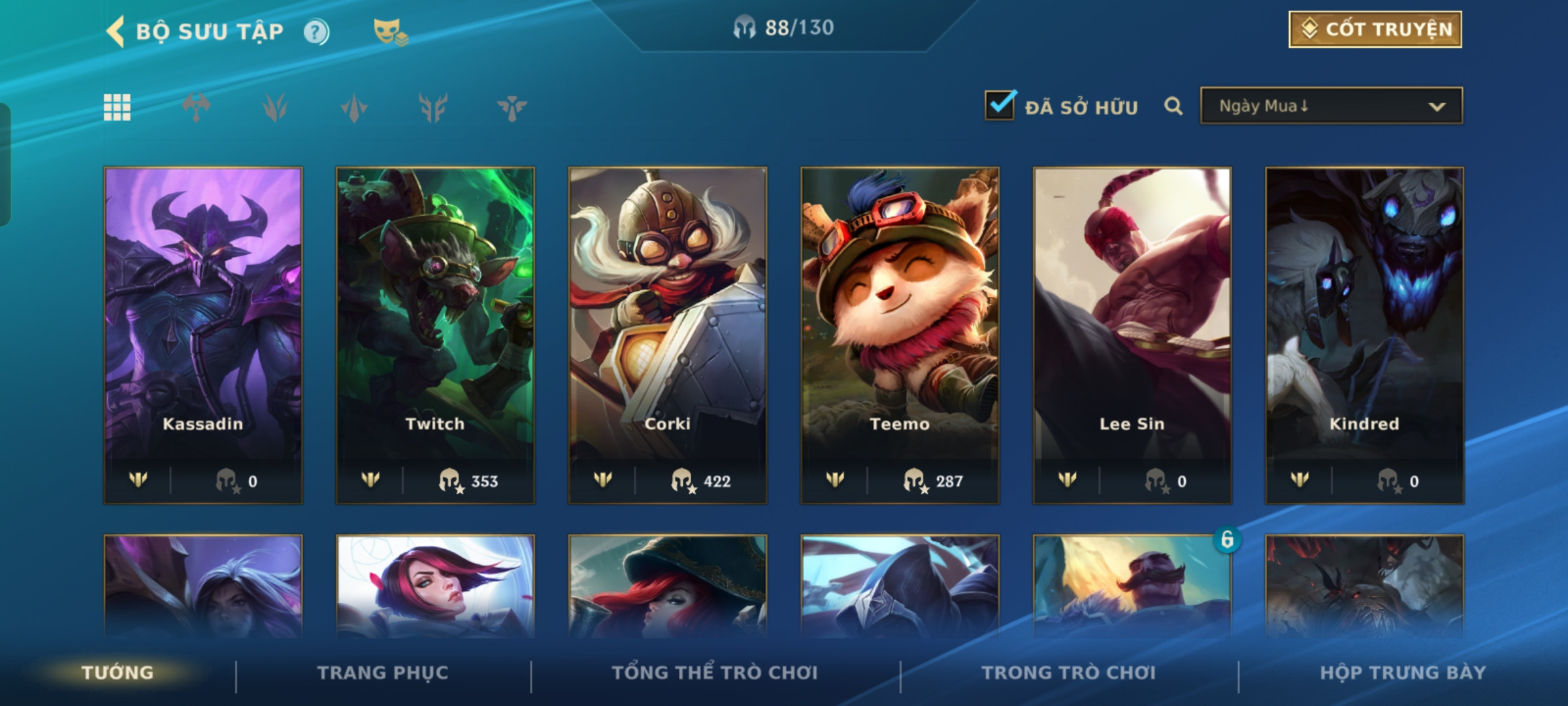View the Lee Sin champion card
1568x706 pixels.
[1132, 335]
